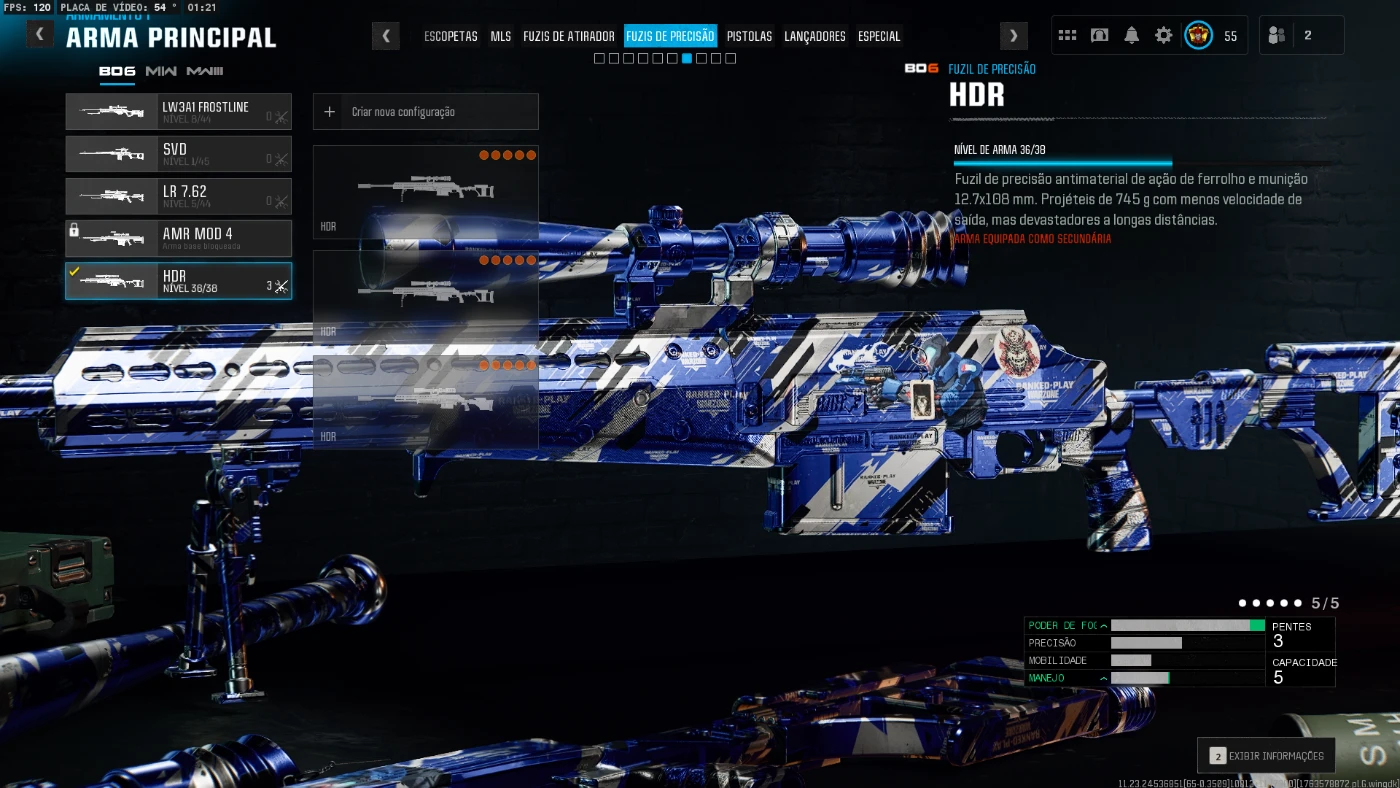Select the Fuzis de Atirador tab

click(568, 36)
